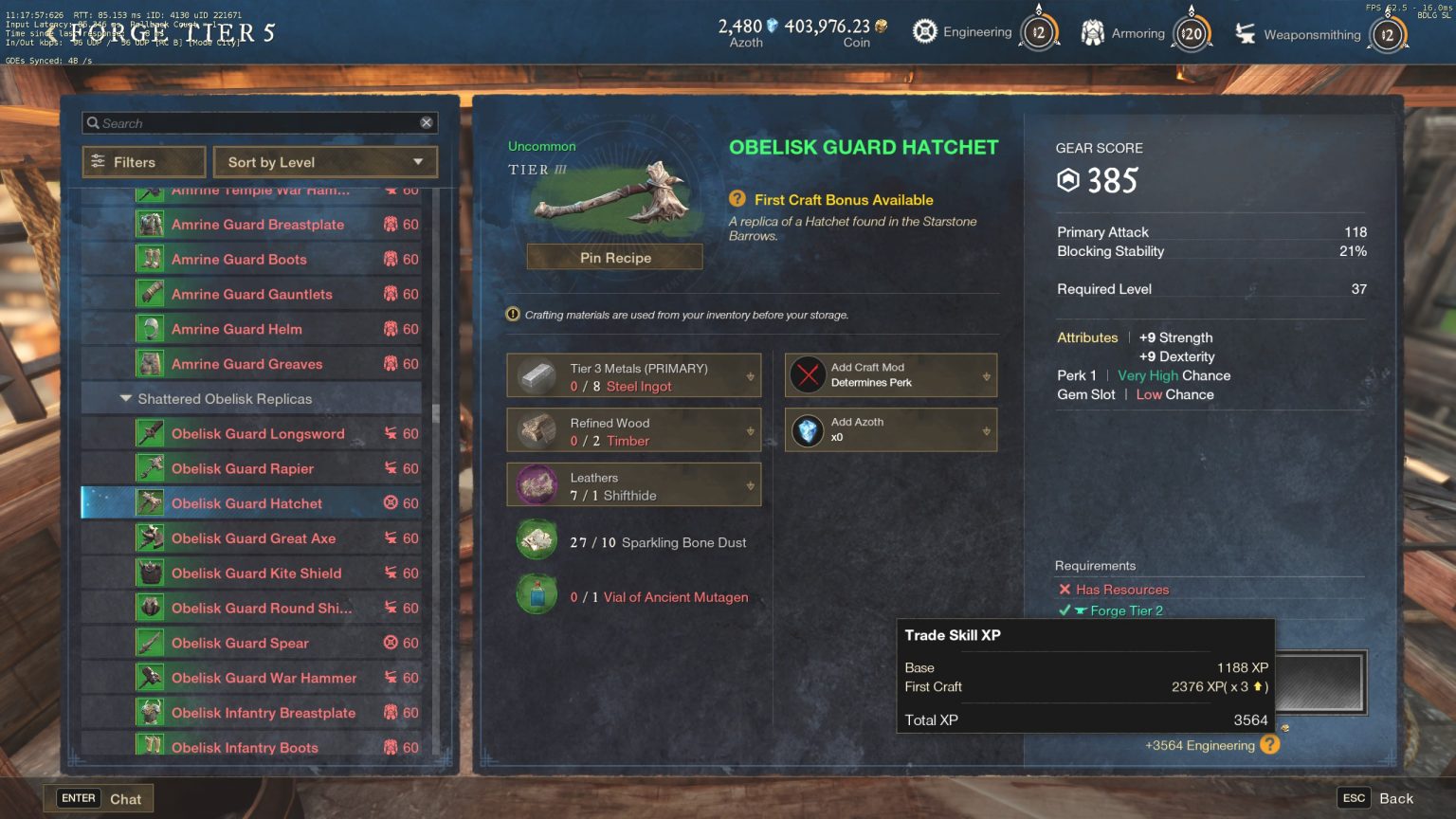Click the Vial of Ancient Mutagen icon
Image resolution: width=1456 pixels, height=819 pixels.
(x=537, y=595)
